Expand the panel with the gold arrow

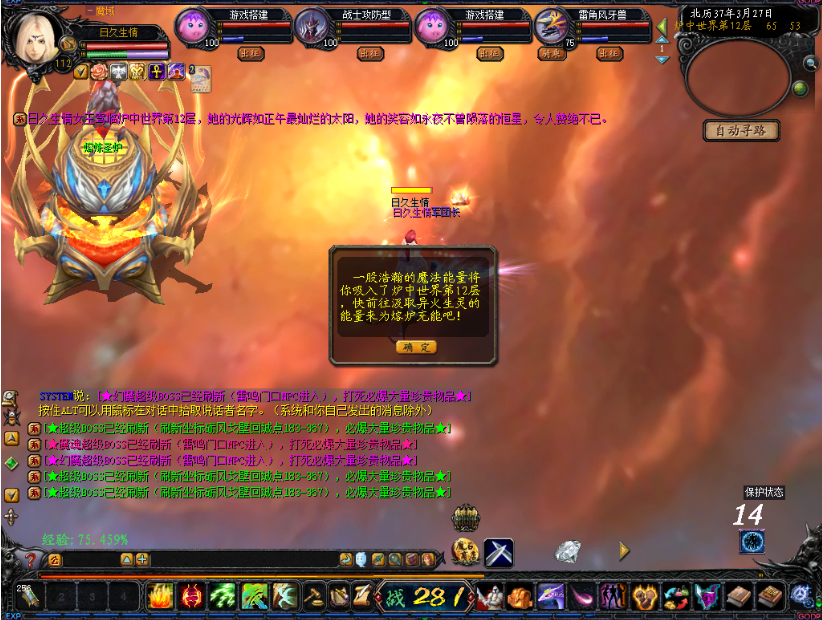point(625,550)
